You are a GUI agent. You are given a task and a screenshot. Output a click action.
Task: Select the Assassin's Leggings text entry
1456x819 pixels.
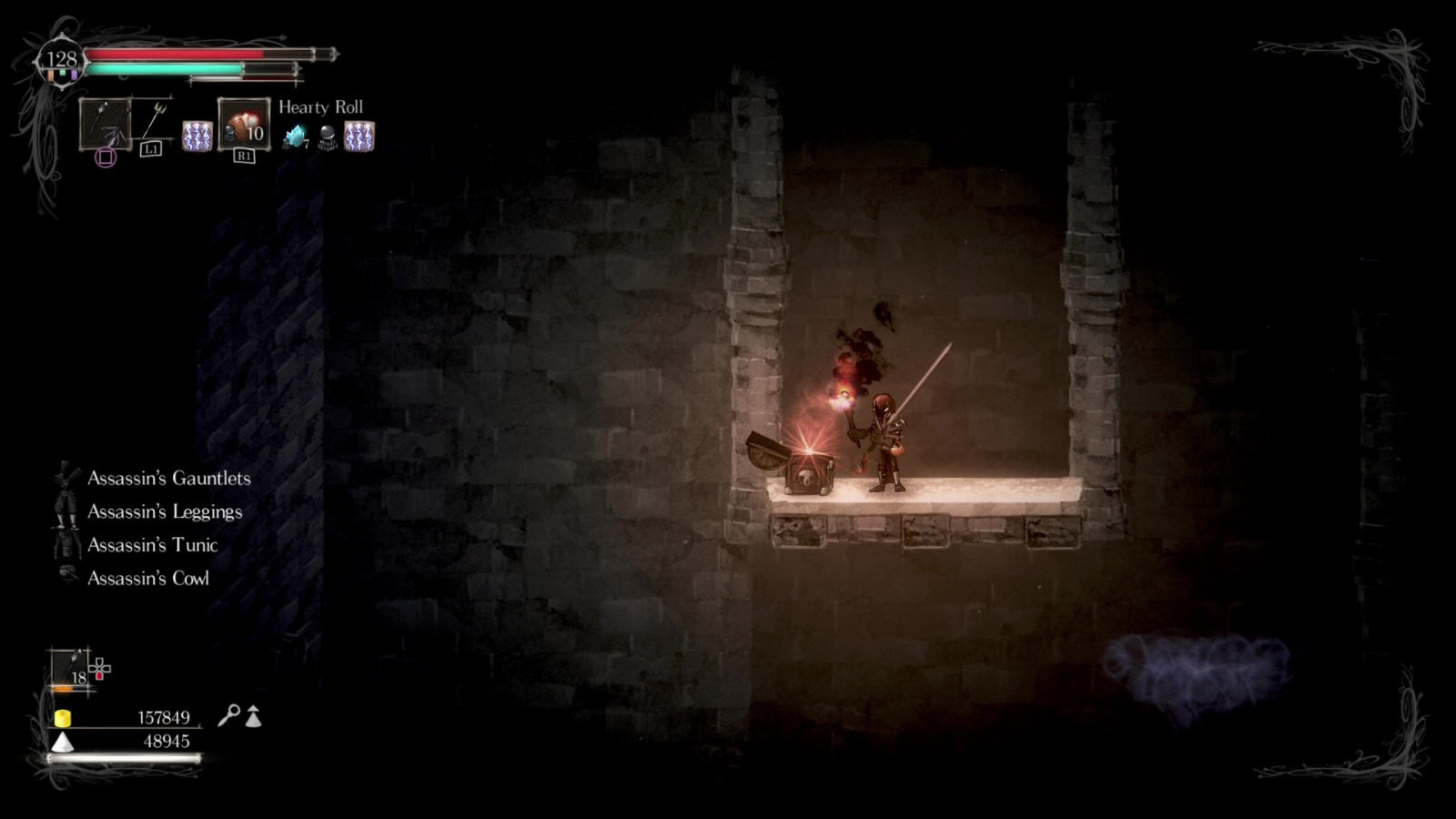[x=164, y=511]
